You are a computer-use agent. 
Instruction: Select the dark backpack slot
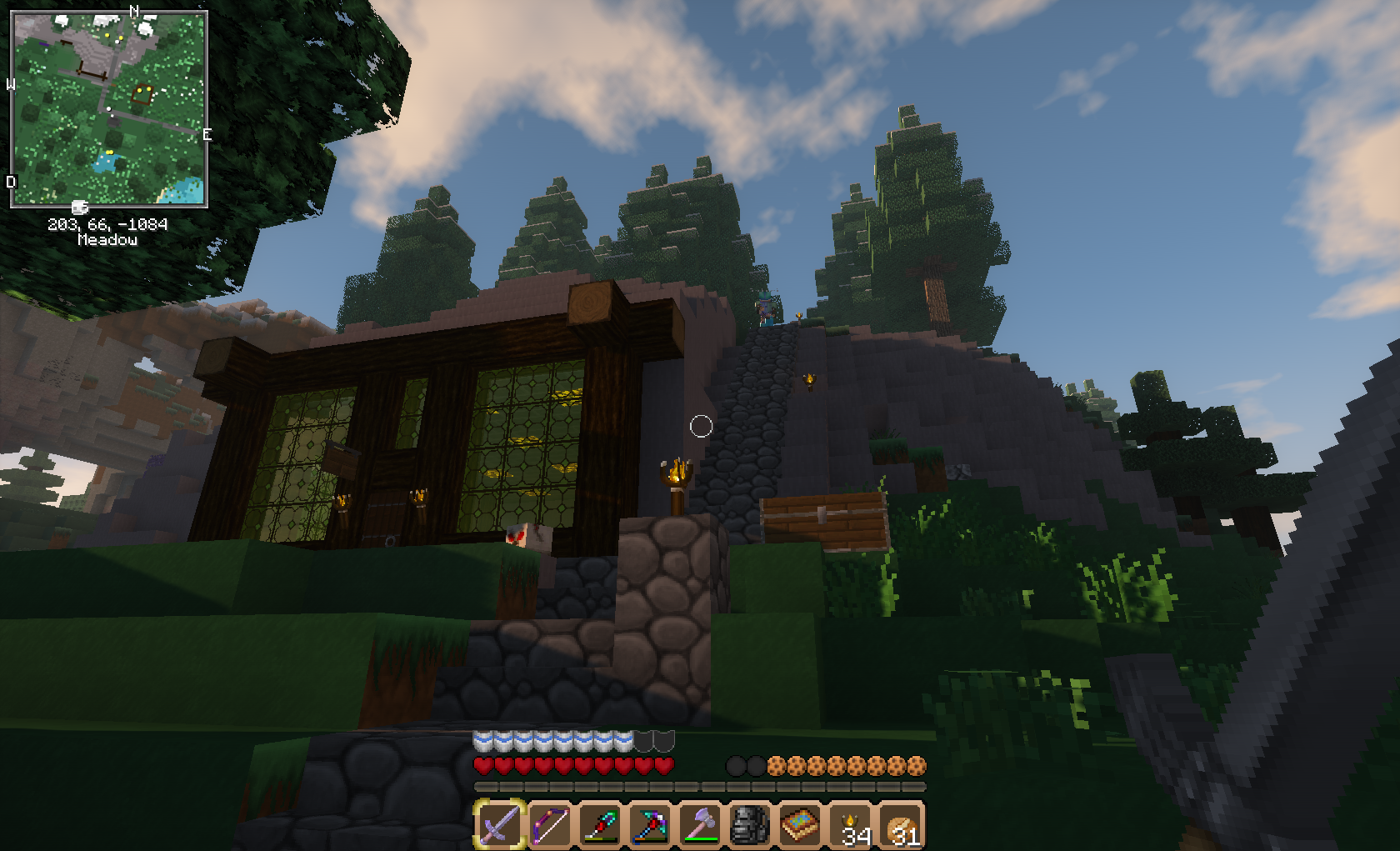click(749, 824)
